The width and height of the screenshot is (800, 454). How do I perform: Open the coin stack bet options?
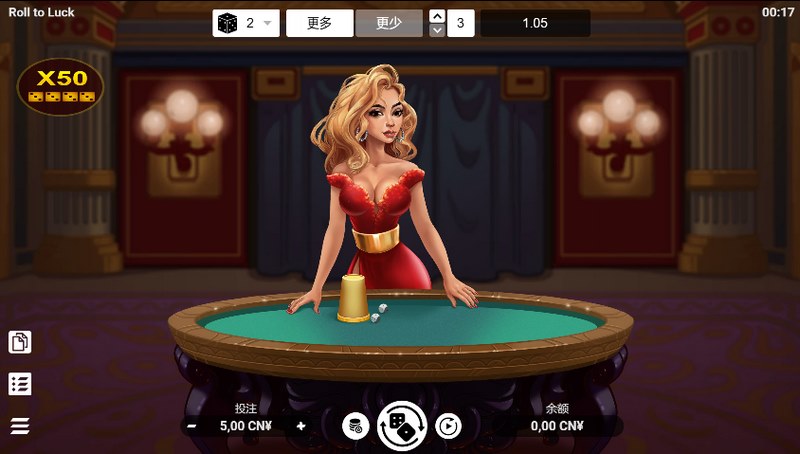(355, 426)
